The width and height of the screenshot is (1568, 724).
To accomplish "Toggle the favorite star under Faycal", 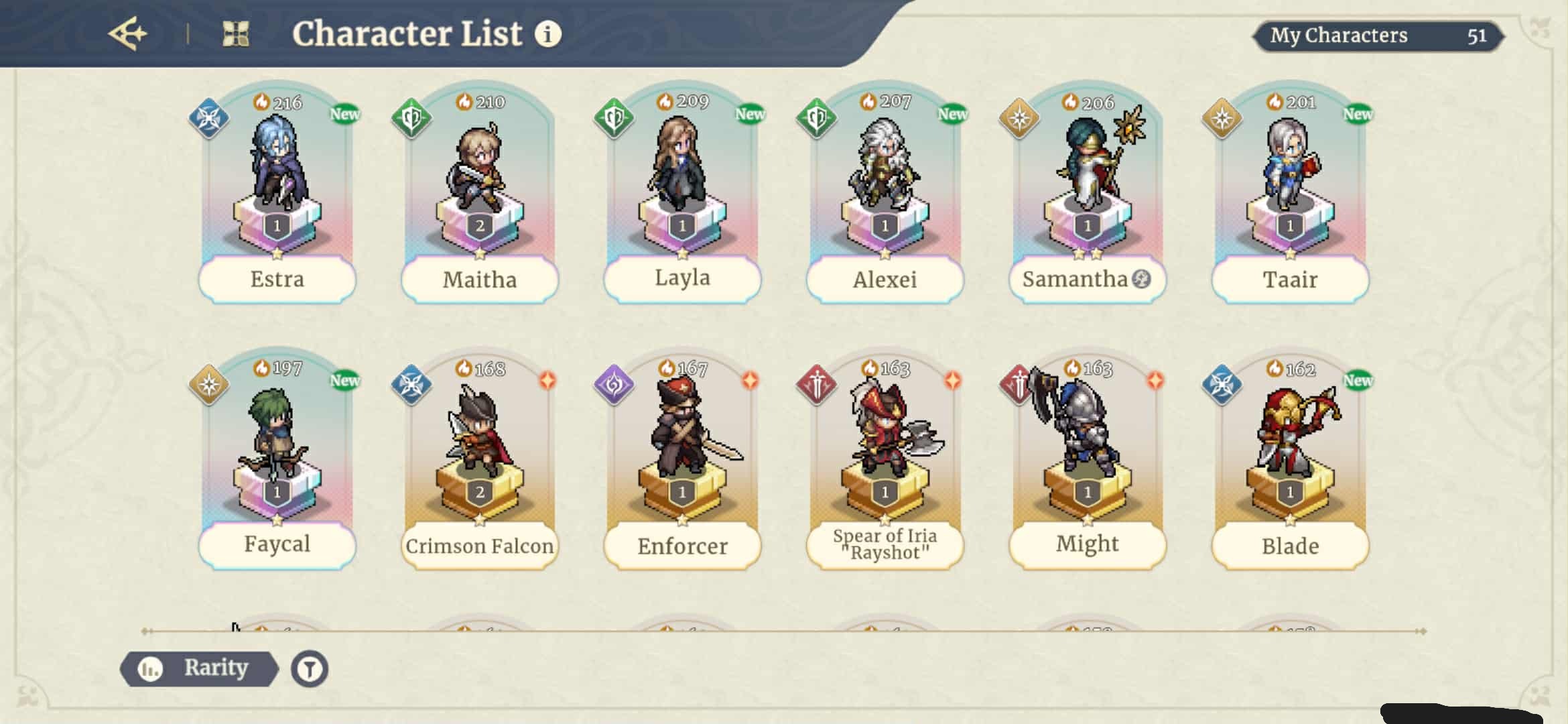I will pyautogui.click(x=277, y=522).
